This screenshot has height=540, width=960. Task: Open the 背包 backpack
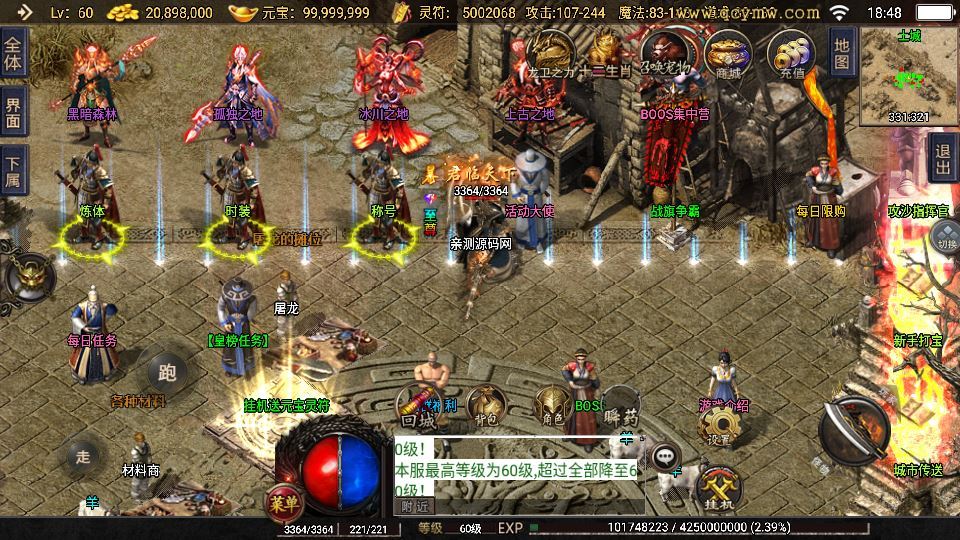click(486, 405)
